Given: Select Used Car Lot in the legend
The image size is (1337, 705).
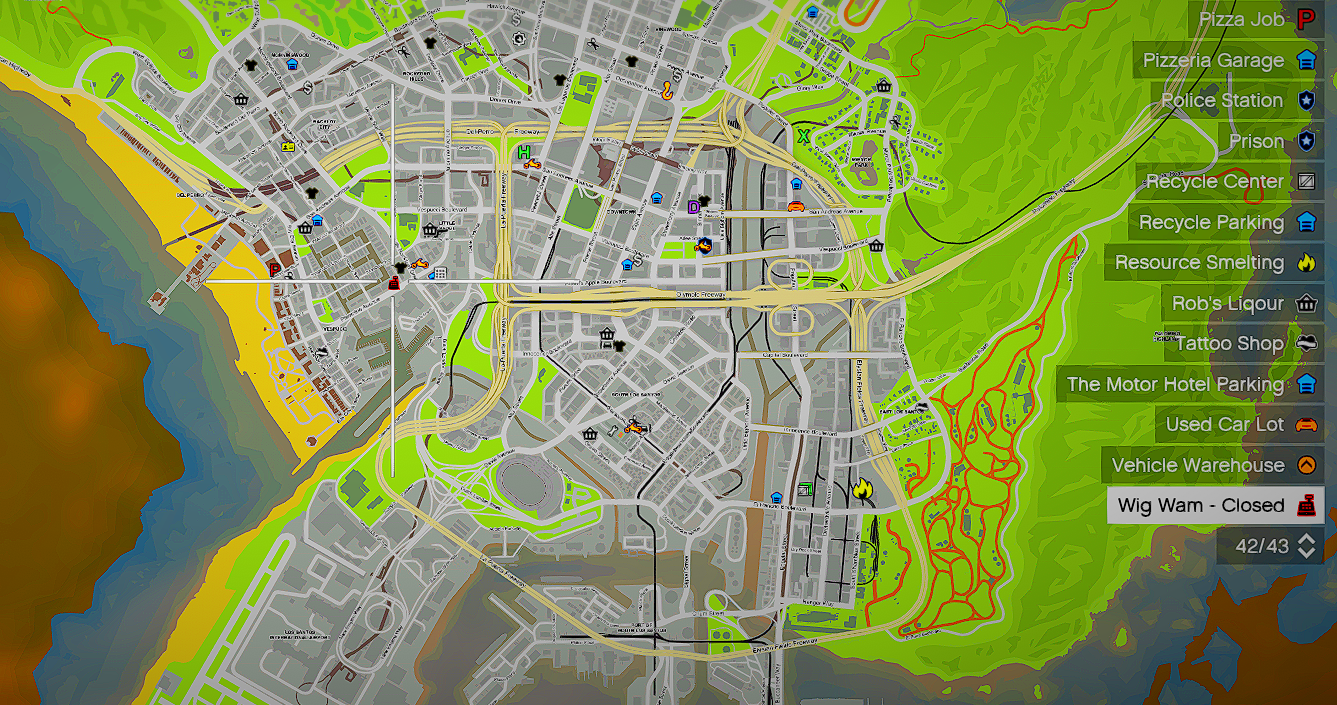Looking at the screenshot, I should pos(1239,425).
